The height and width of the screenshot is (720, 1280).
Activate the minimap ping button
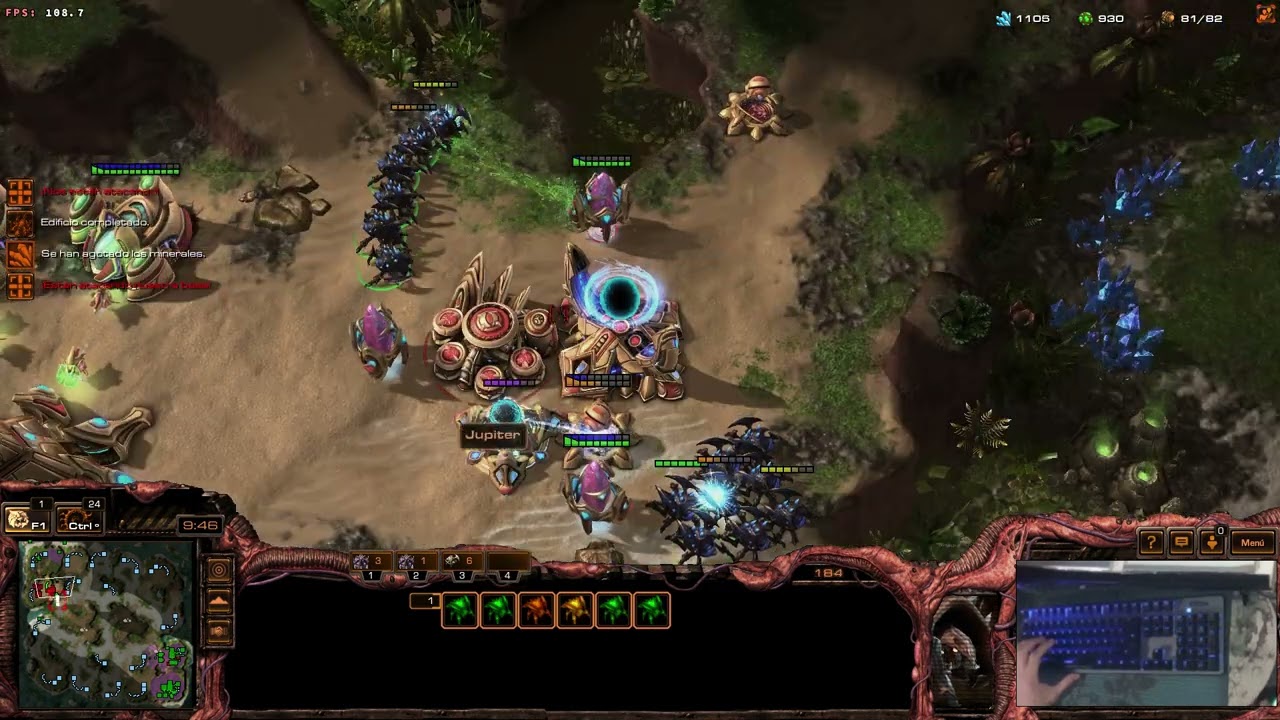pos(219,570)
